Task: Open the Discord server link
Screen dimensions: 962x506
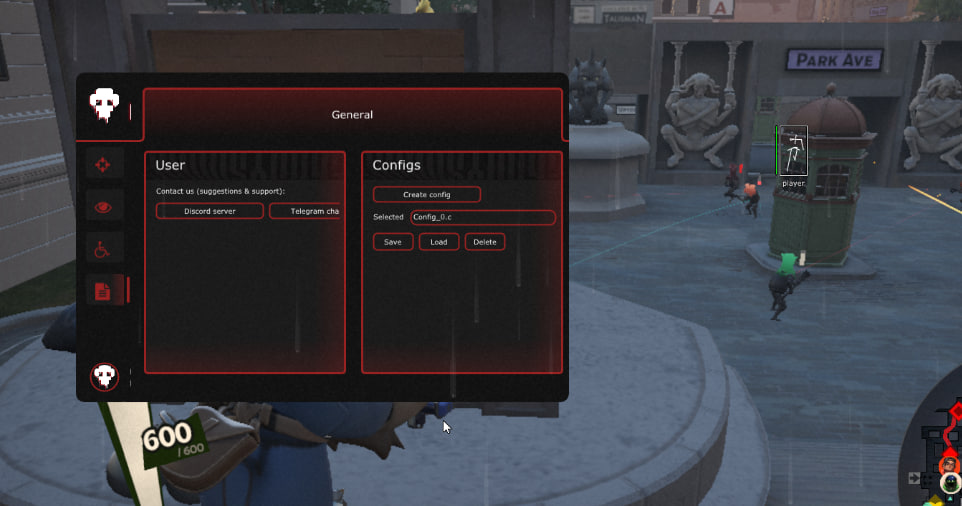Action: click(210, 211)
